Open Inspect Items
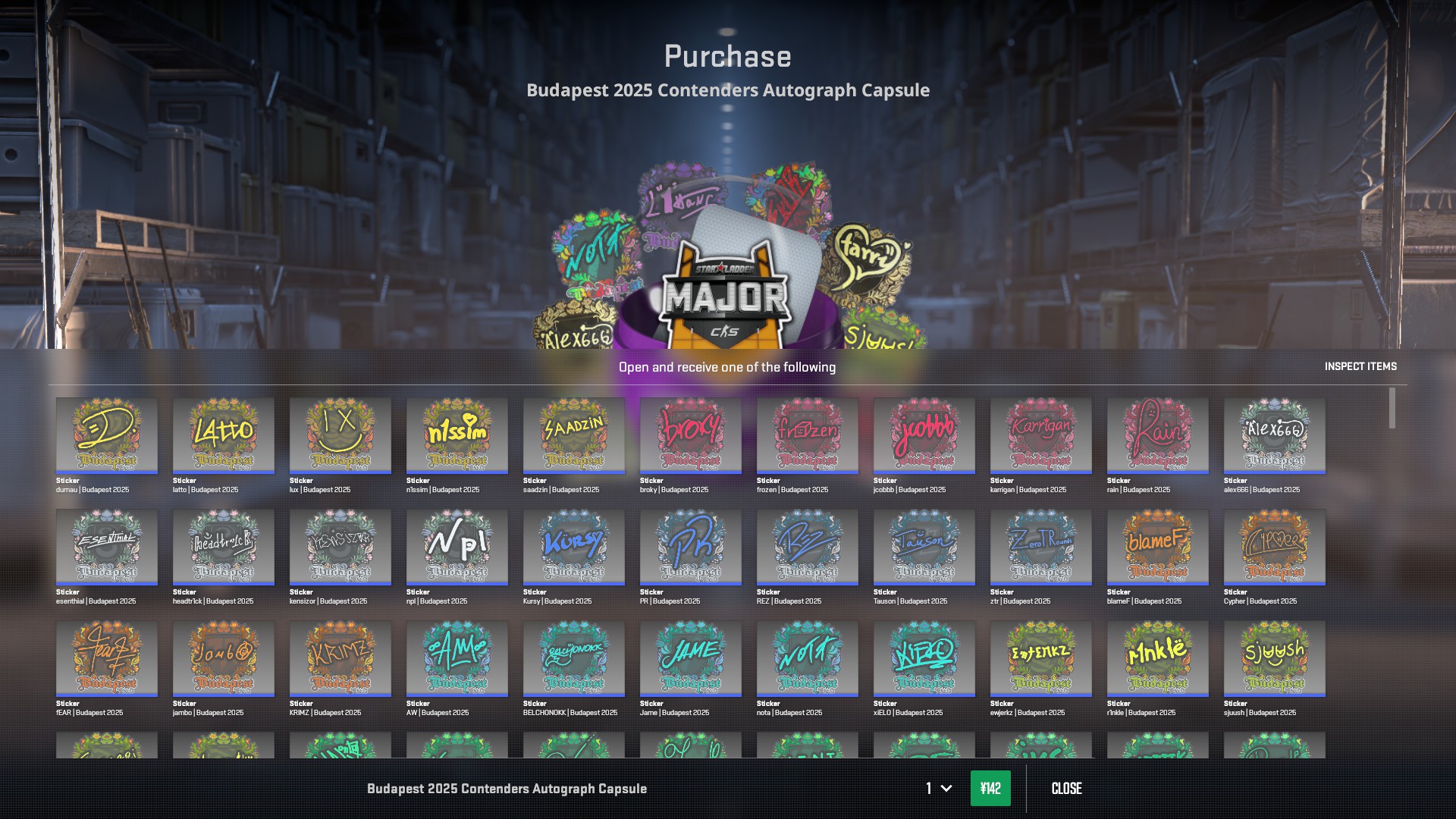This screenshot has width=1456, height=819. tap(1360, 366)
